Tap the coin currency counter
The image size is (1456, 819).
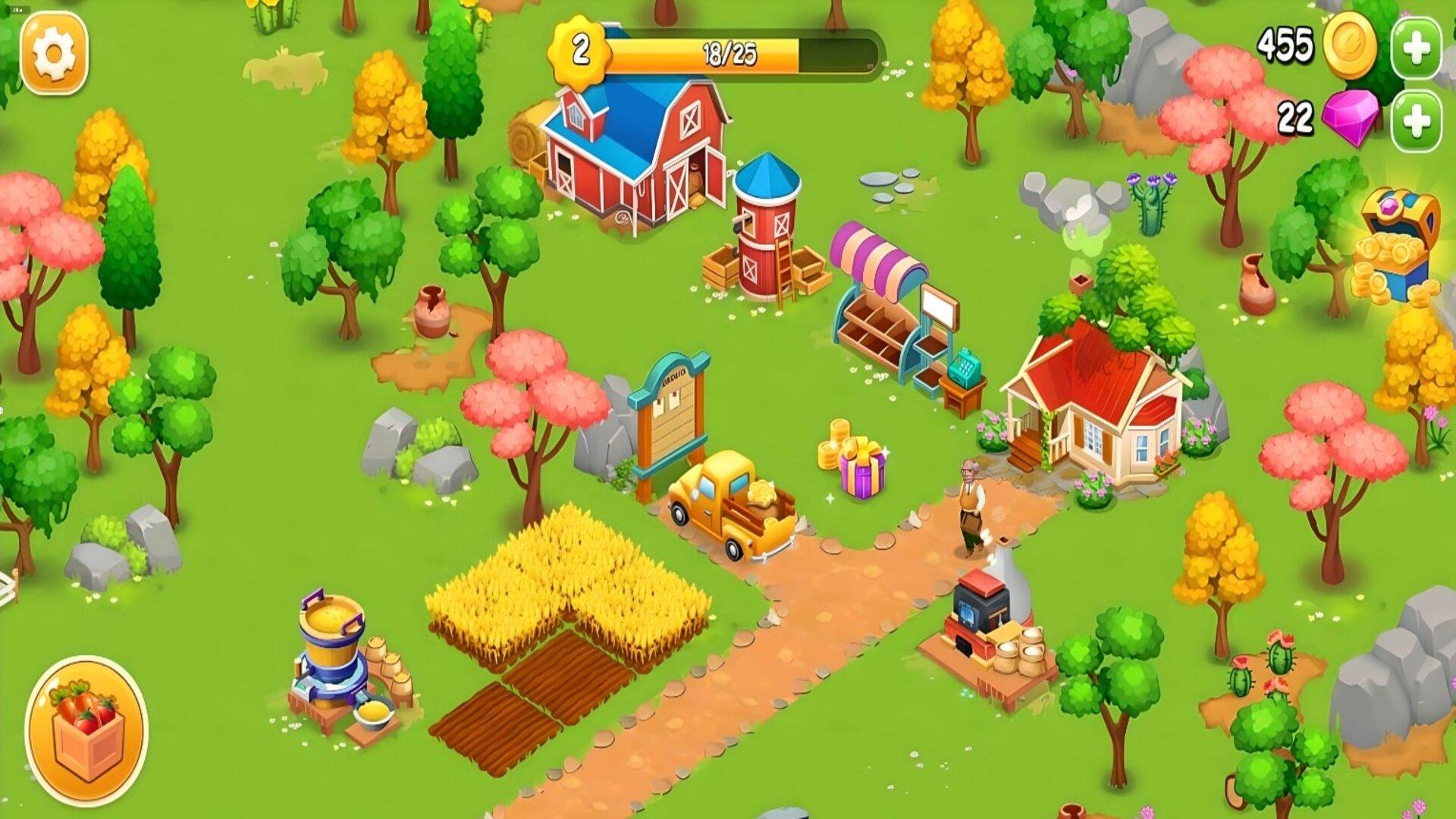pyautogui.click(x=1319, y=45)
